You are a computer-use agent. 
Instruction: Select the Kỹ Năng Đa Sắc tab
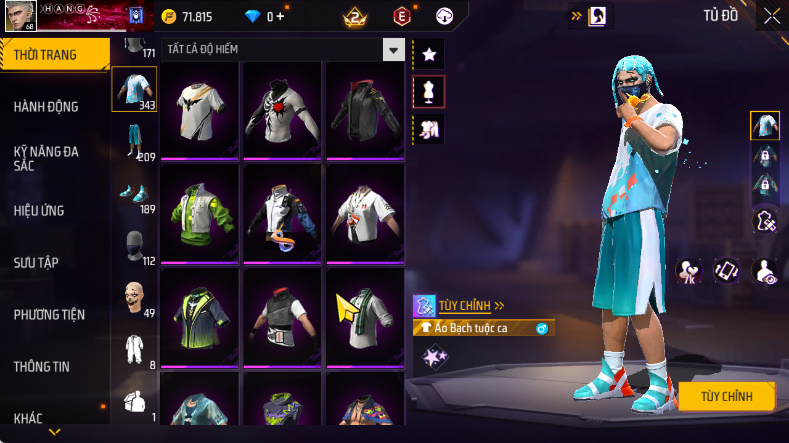point(47,158)
